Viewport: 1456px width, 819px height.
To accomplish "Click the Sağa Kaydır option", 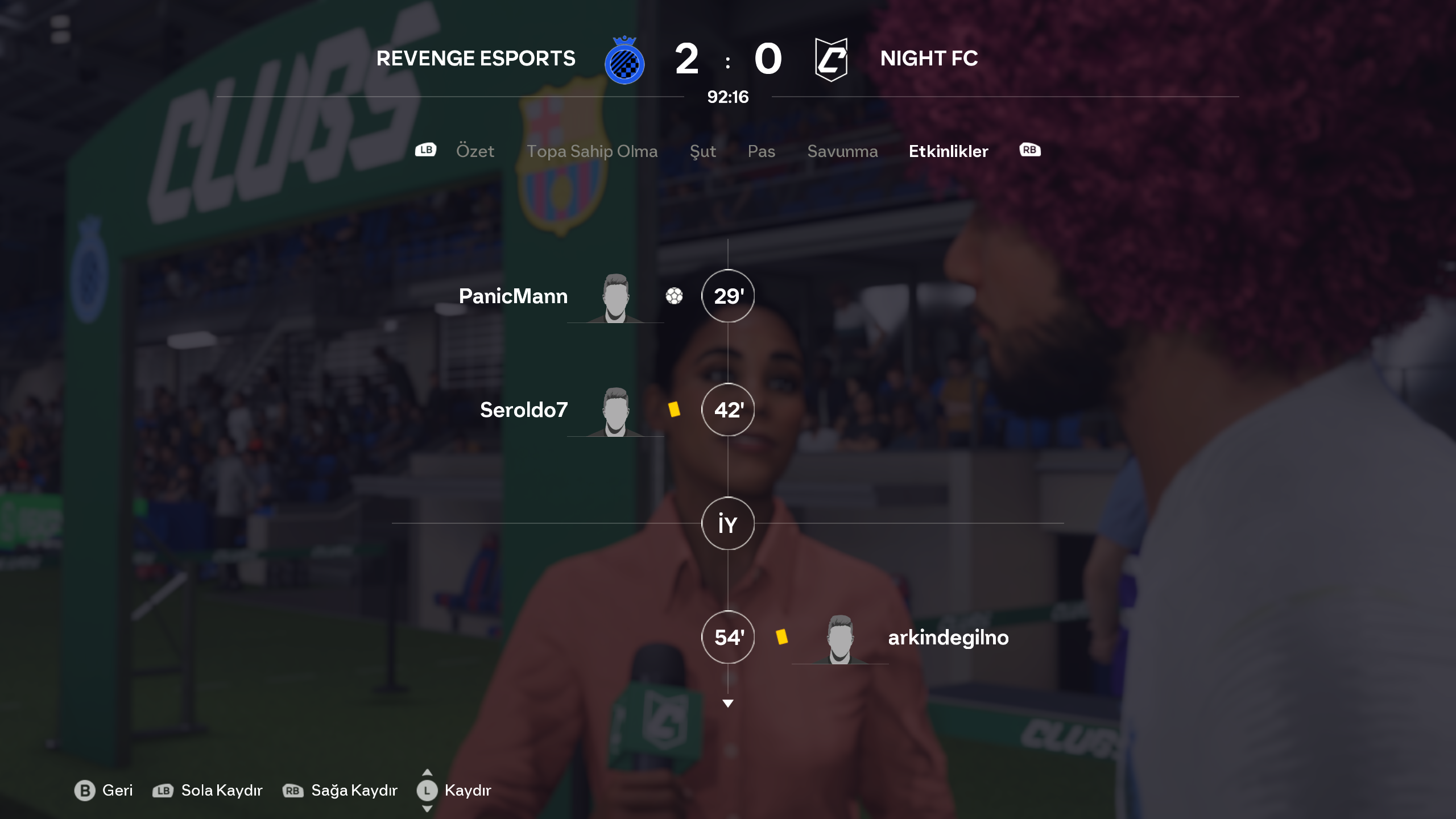I will click(340, 791).
